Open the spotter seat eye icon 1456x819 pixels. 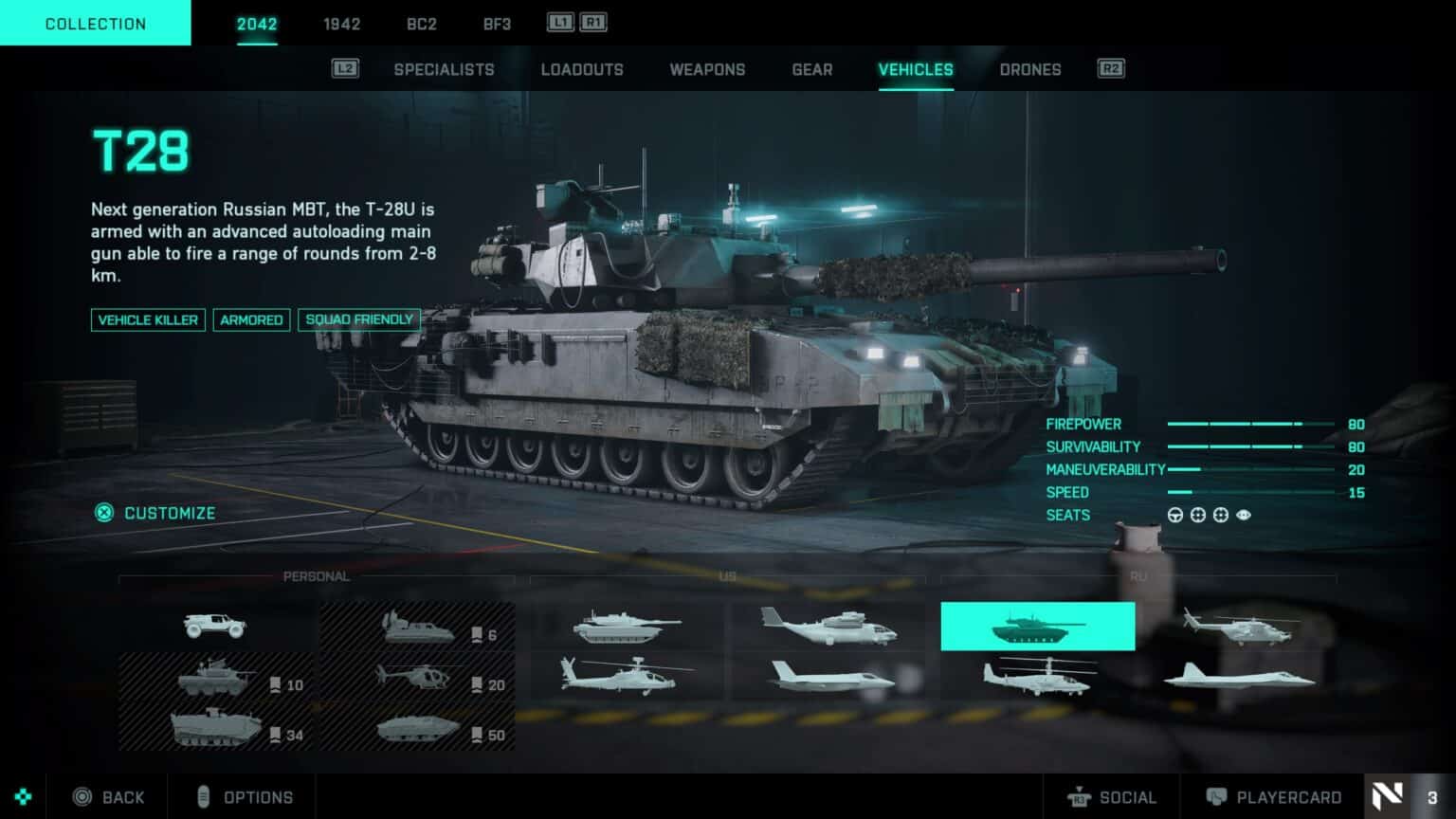coord(1244,515)
